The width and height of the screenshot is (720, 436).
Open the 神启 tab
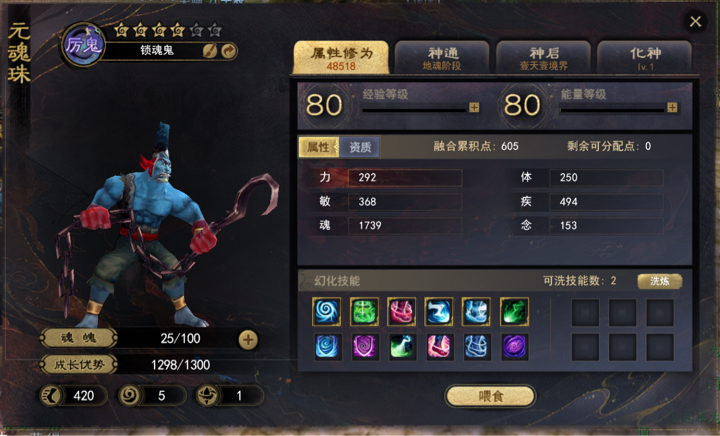[543, 56]
